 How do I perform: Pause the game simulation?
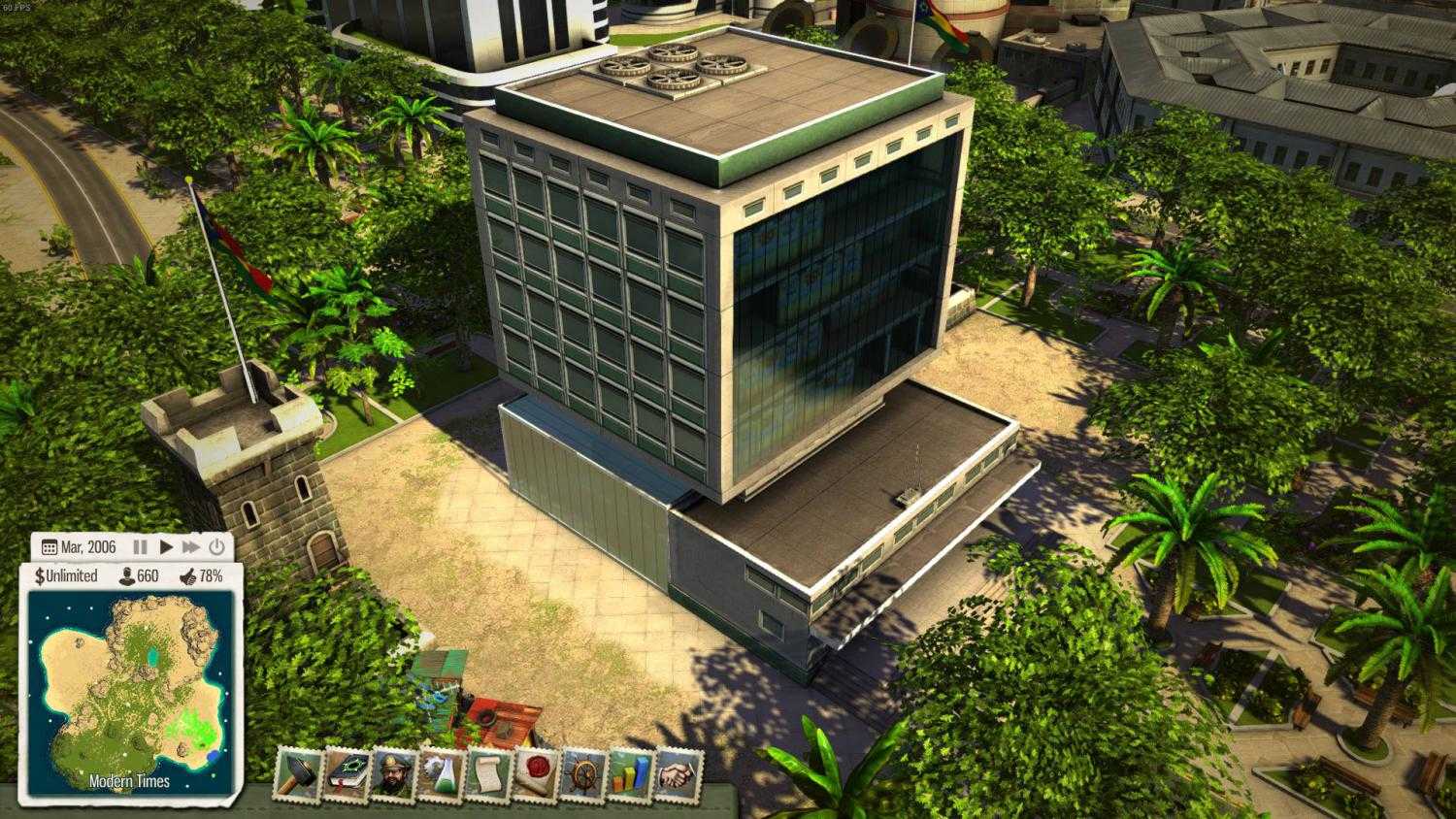[x=140, y=546]
